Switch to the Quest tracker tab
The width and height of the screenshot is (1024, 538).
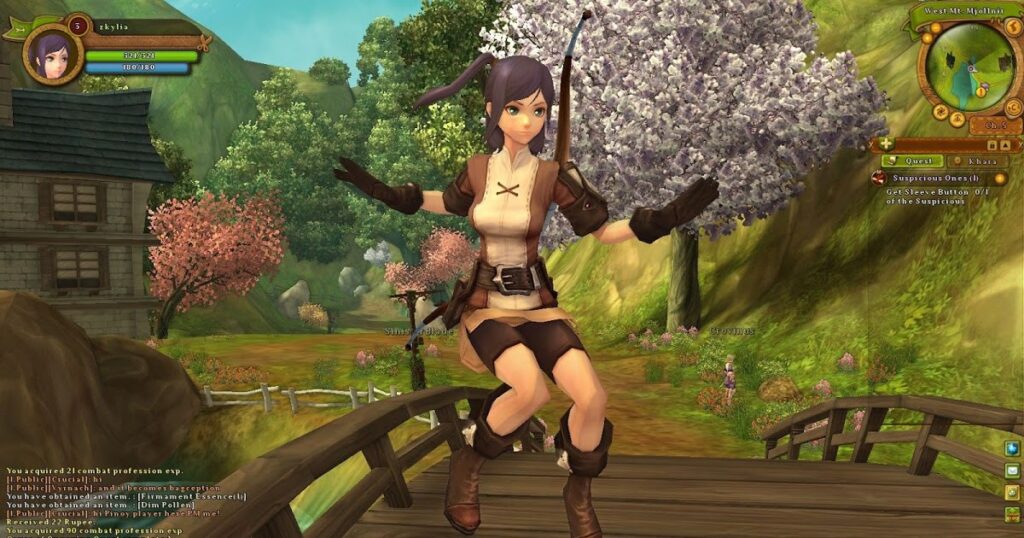tap(912, 161)
